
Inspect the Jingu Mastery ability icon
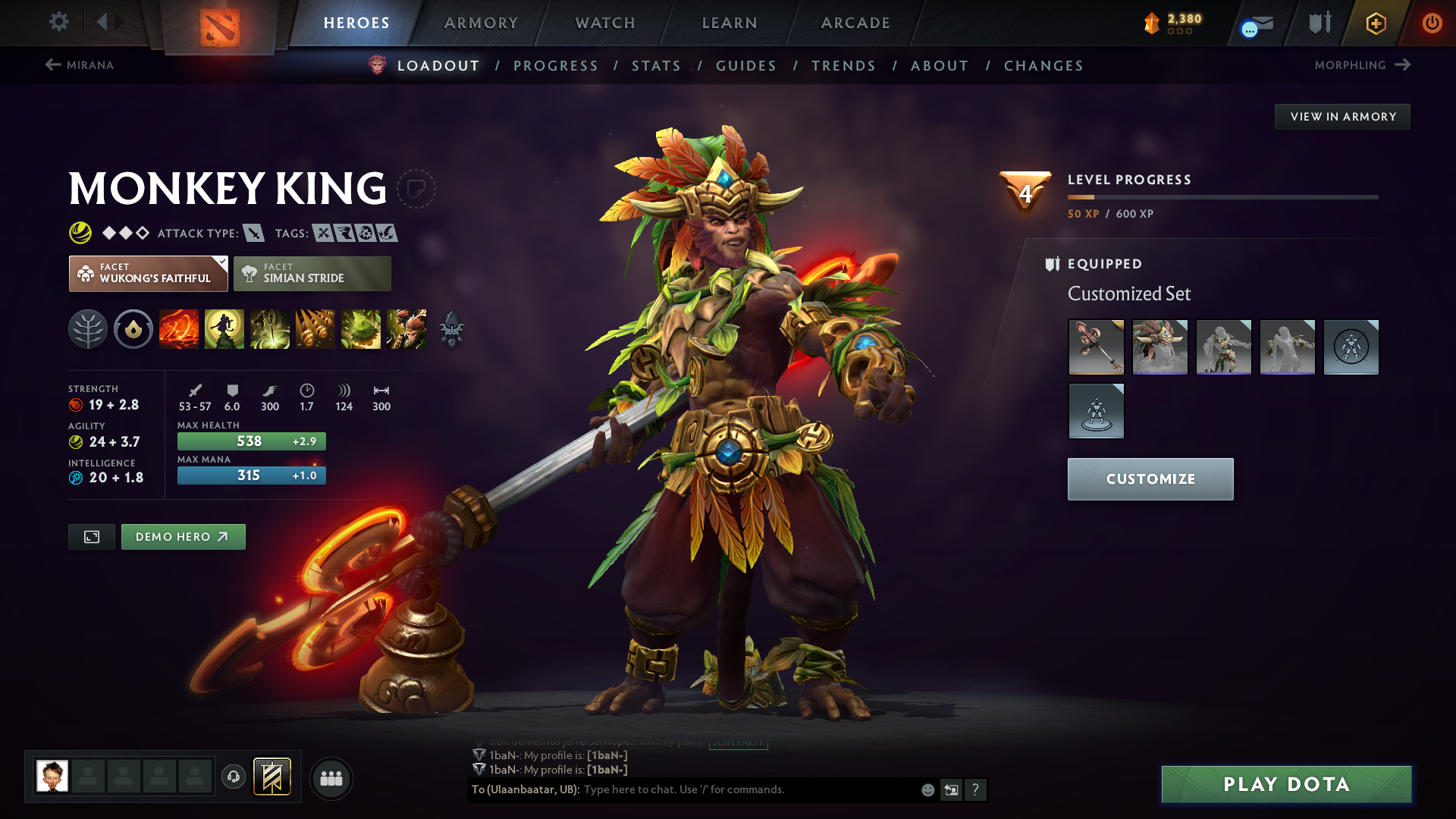coord(315,329)
